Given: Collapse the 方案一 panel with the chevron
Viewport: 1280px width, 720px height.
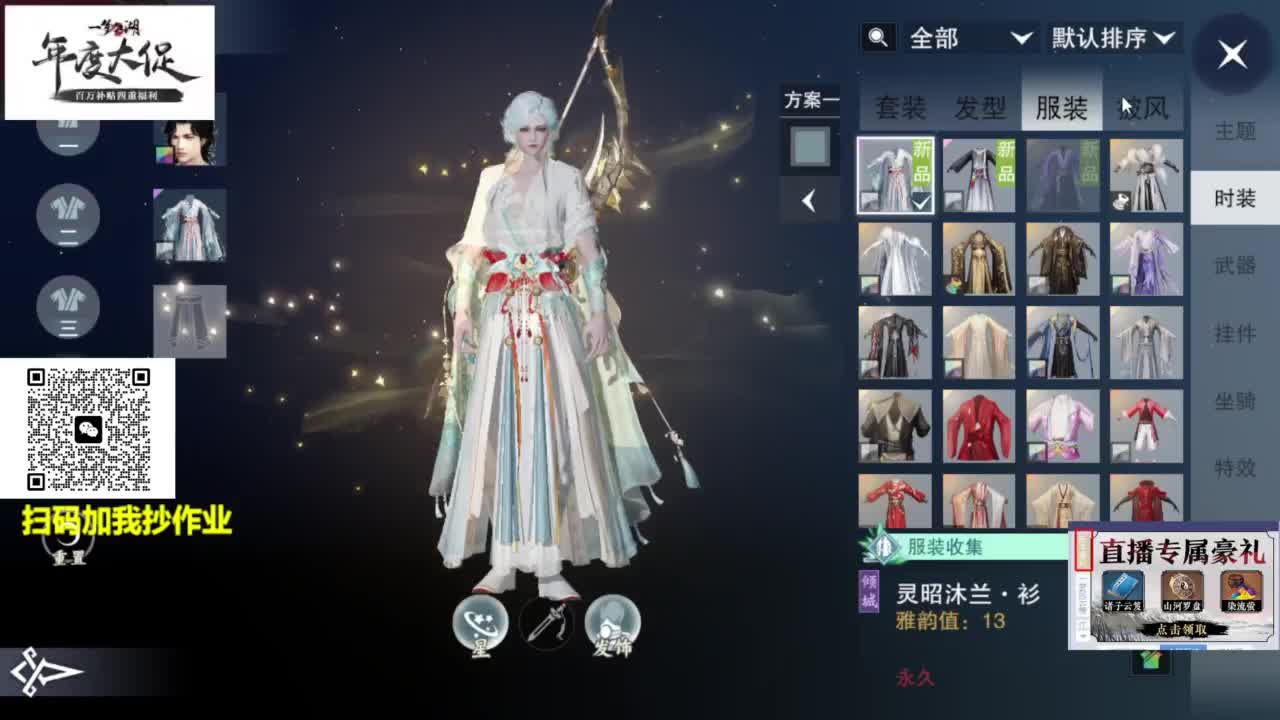Looking at the screenshot, I should pos(810,200).
